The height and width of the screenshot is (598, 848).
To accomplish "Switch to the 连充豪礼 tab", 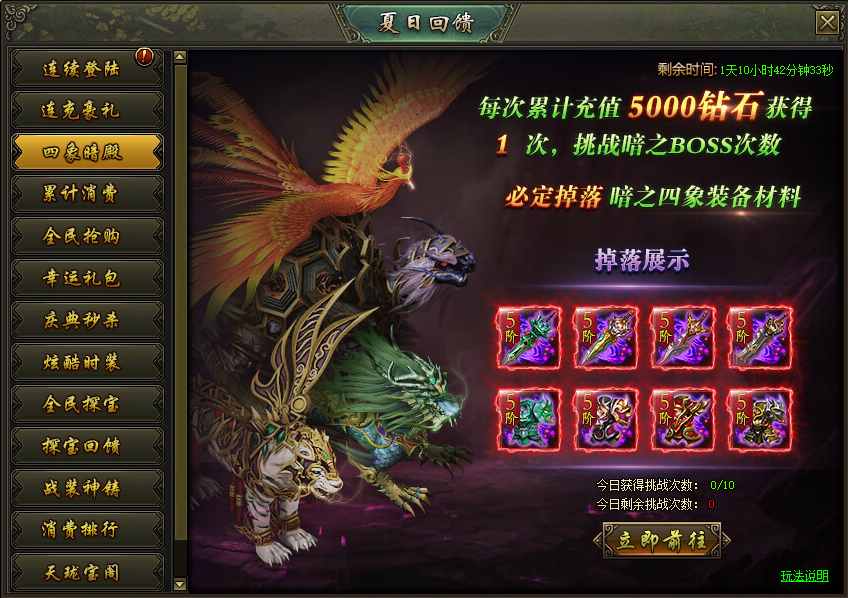I will point(86,111).
